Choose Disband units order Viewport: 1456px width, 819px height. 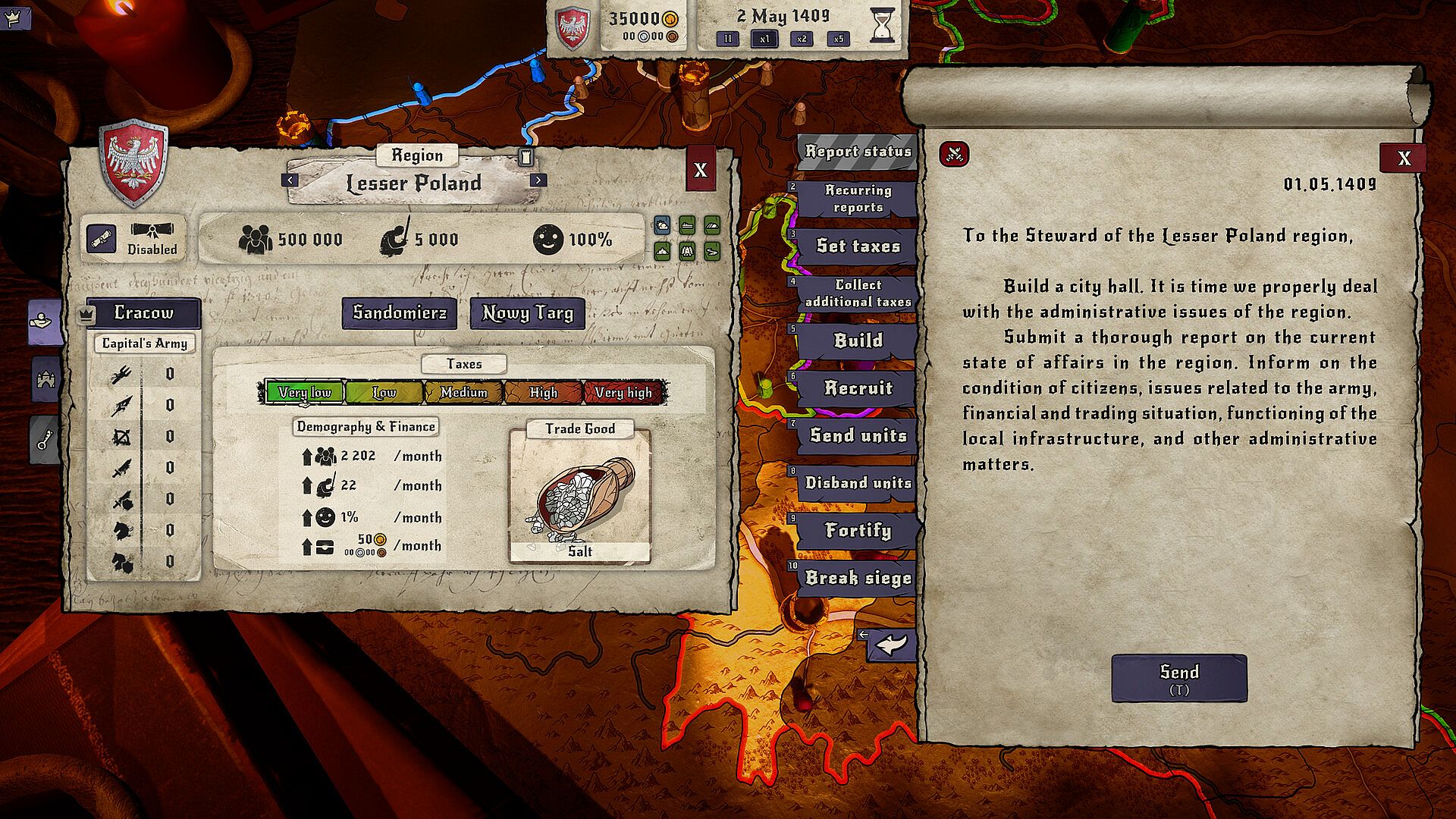(x=858, y=483)
